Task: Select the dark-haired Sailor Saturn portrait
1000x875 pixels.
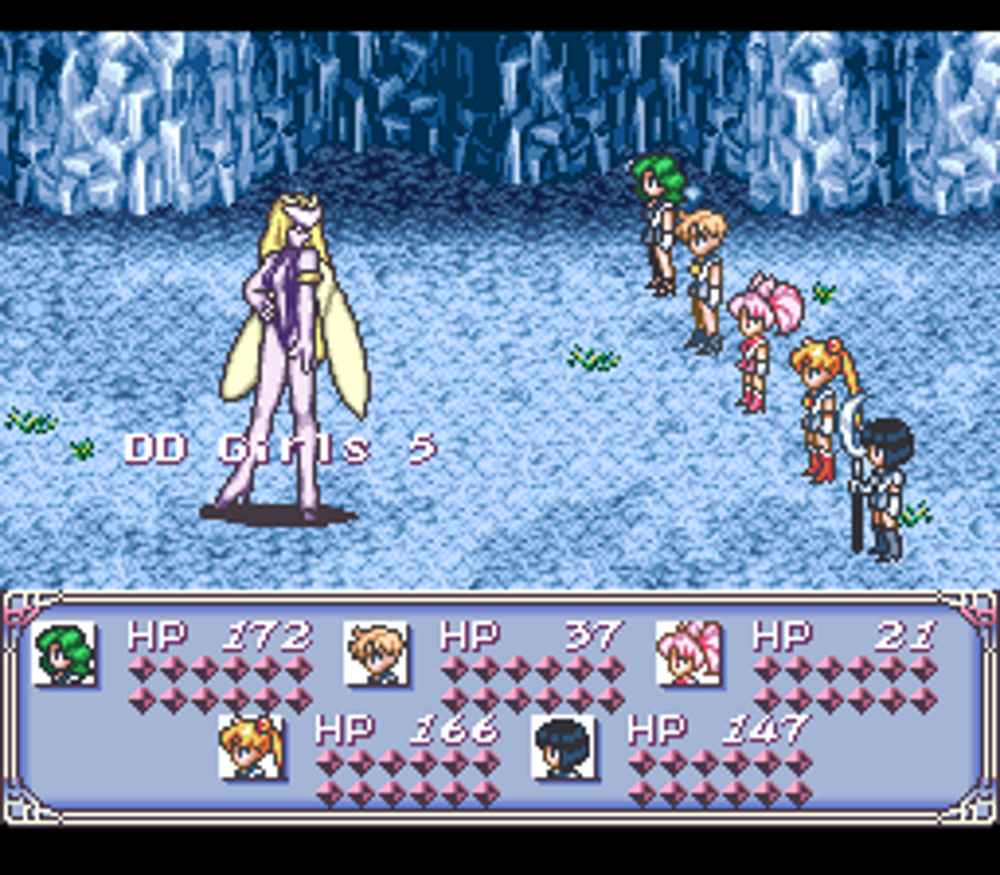Action: (564, 747)
